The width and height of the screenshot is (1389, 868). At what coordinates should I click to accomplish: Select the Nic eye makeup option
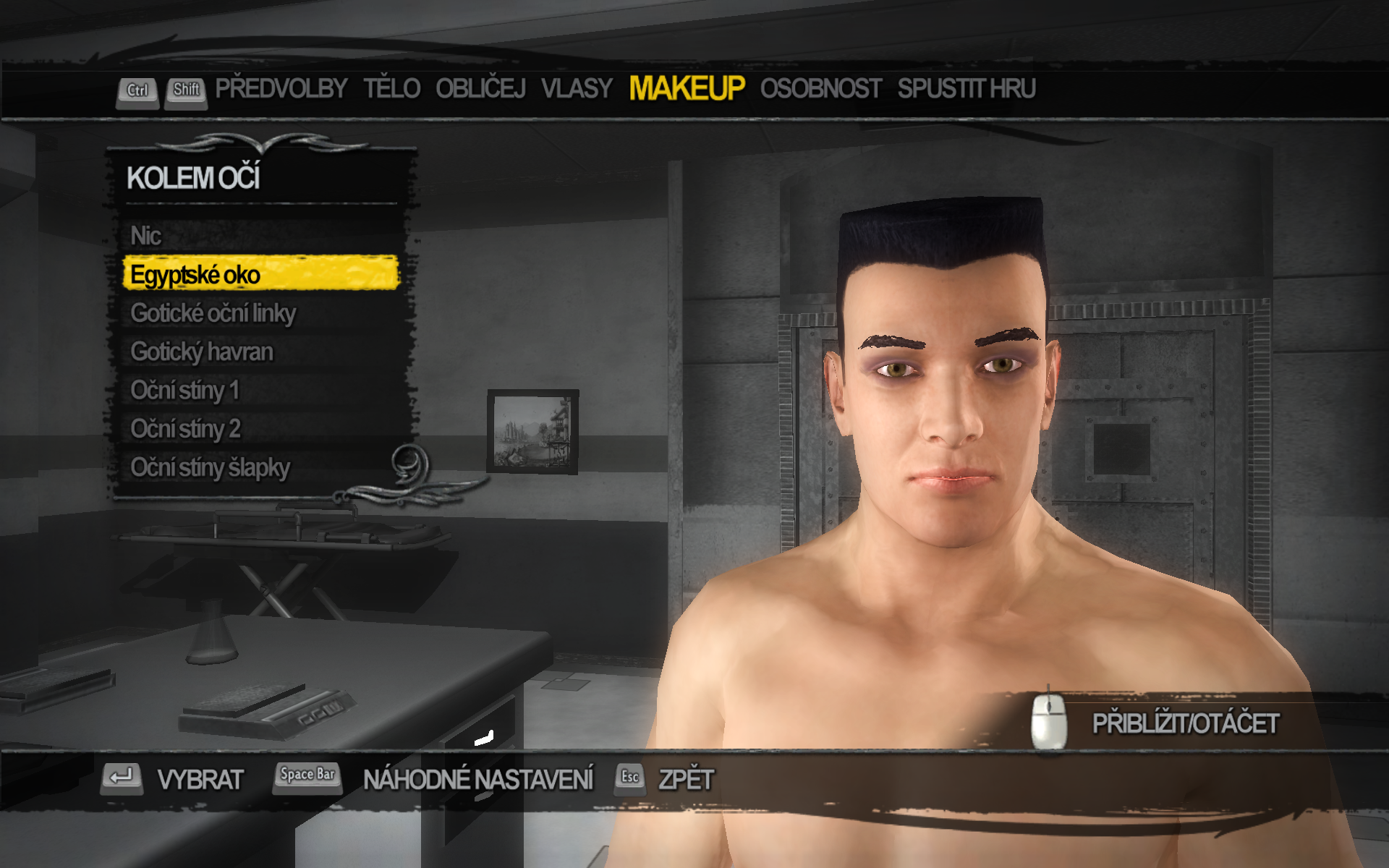(146, 236)
